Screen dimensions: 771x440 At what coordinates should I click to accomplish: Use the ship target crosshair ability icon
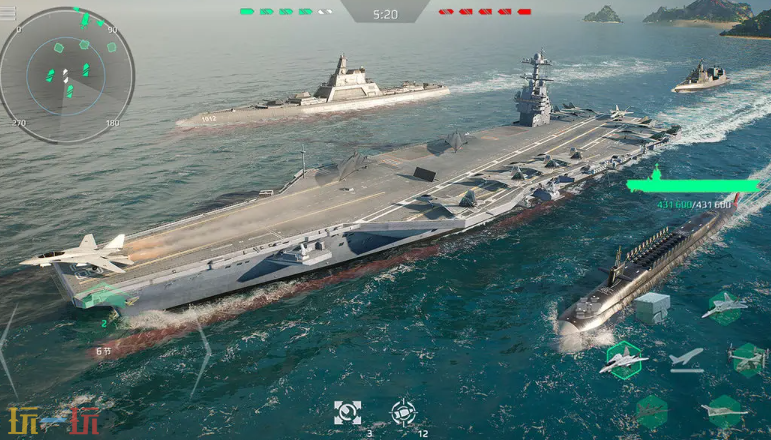pos(403,412)
